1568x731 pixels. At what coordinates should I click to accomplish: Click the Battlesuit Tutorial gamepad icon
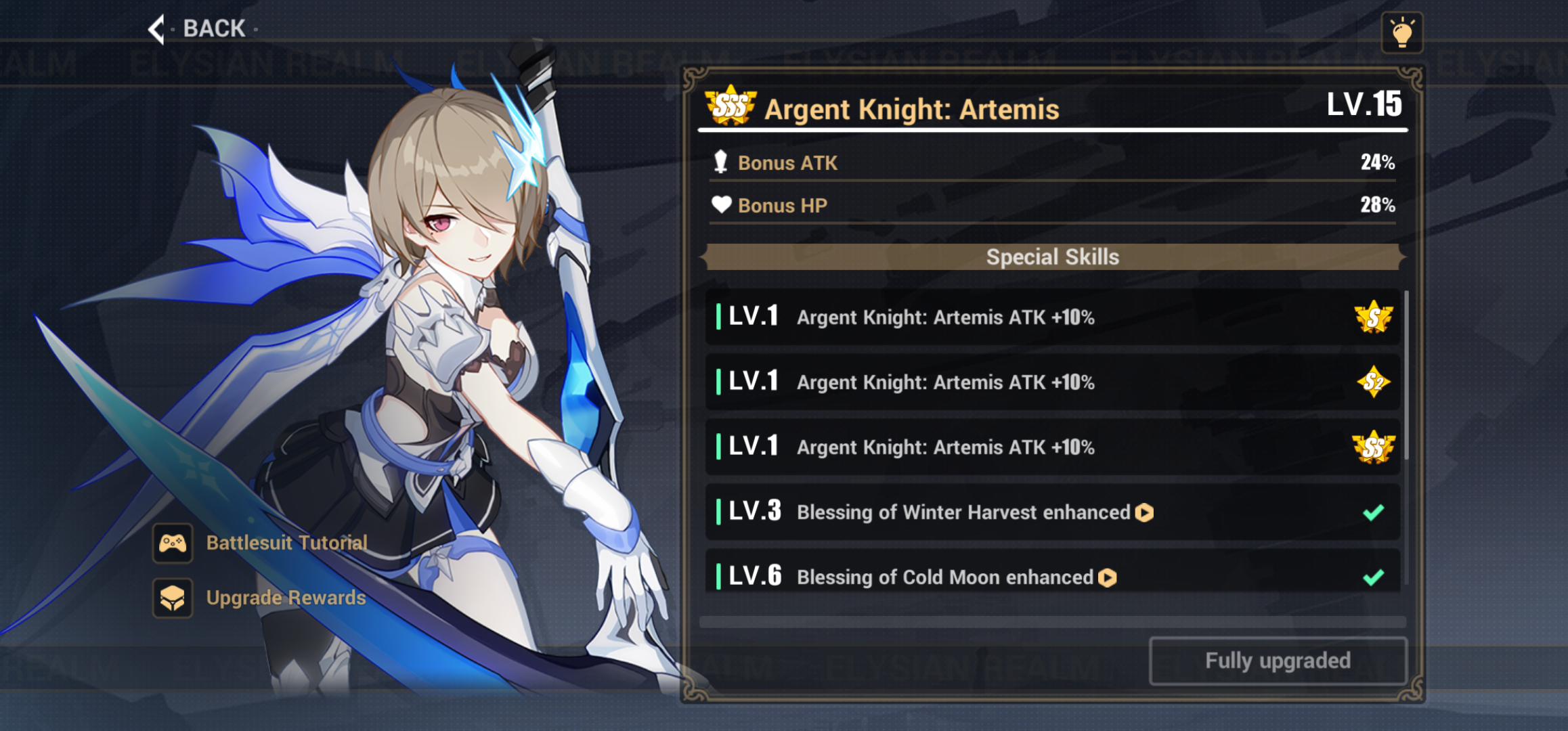[173, 543]
